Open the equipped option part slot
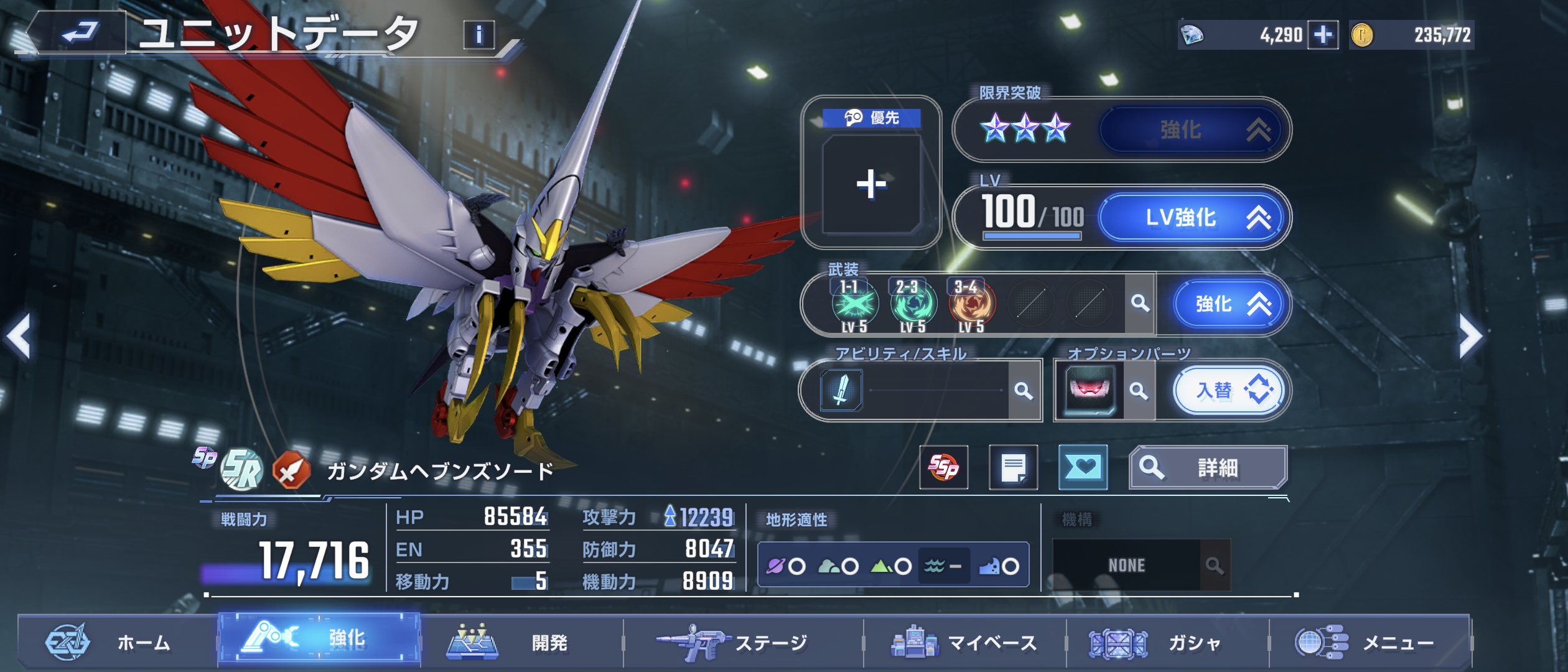The height and width of the screenshot is (672, 1568). tap(1090, 391)
